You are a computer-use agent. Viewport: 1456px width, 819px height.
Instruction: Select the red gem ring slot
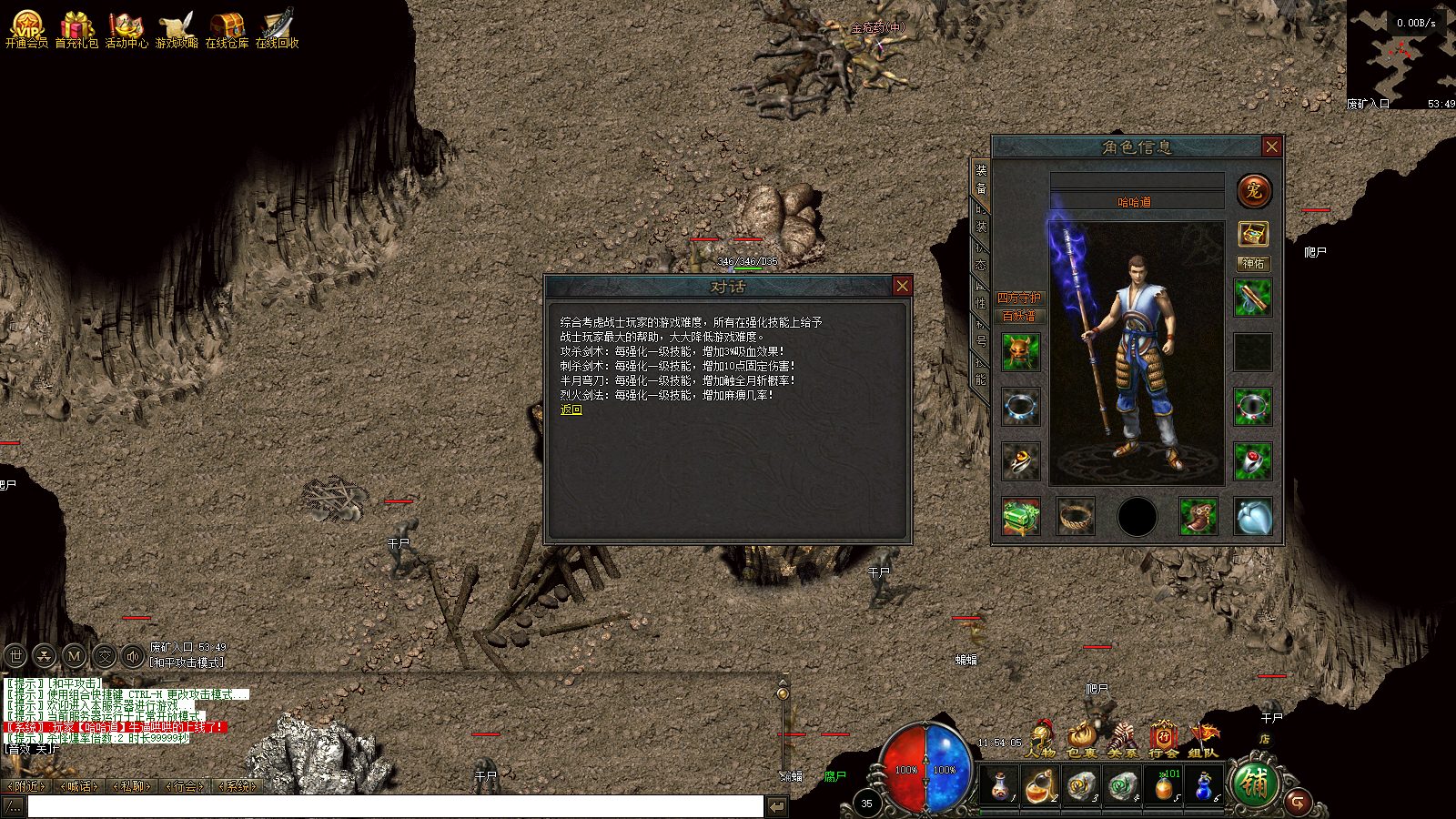click(1253, 461)
